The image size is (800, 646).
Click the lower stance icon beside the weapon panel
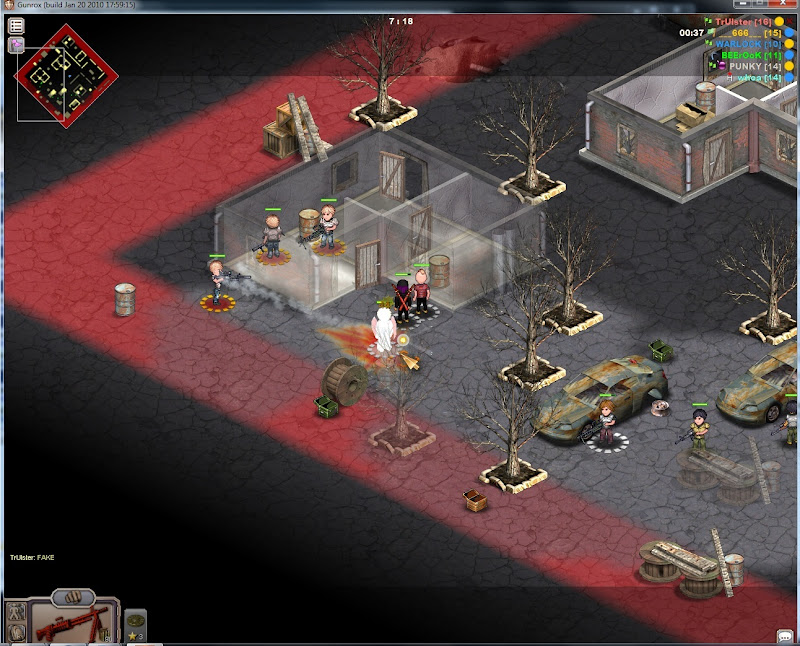click(x=15, y=634)
